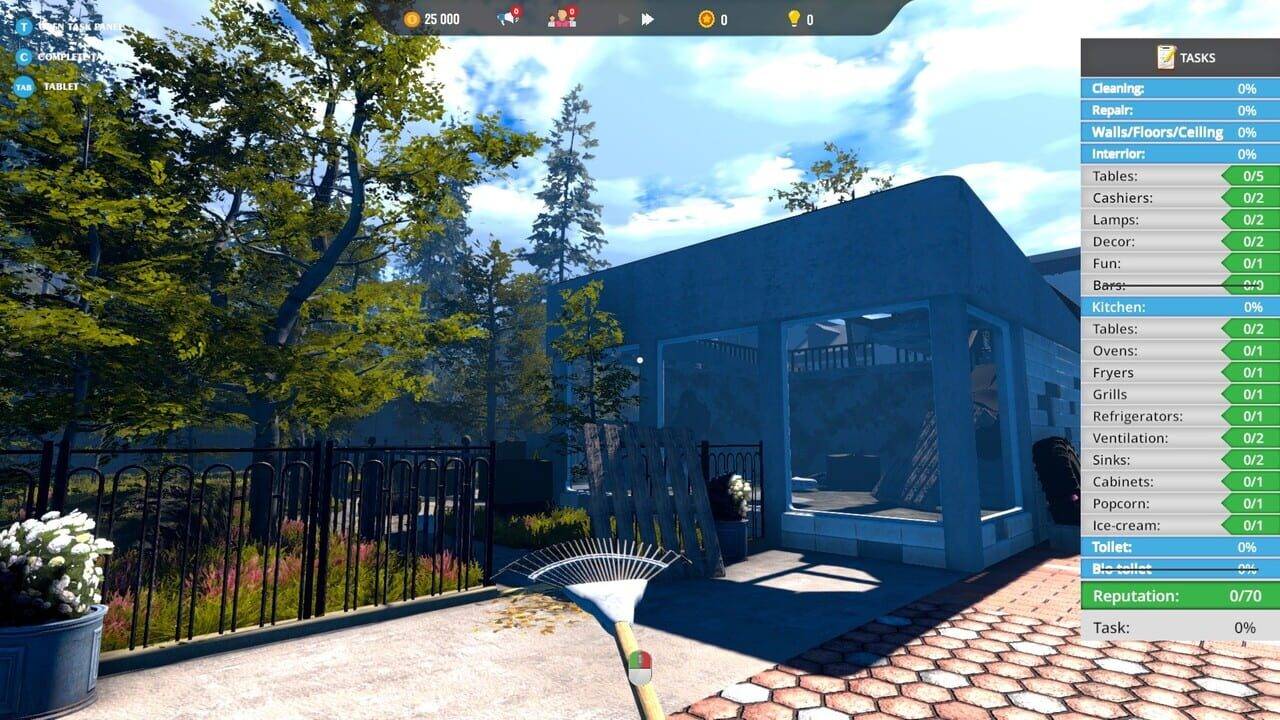Open skill points via lightbulb icon
The width and height of the screenshot is (1280, 720).
[x=793, y=17]
